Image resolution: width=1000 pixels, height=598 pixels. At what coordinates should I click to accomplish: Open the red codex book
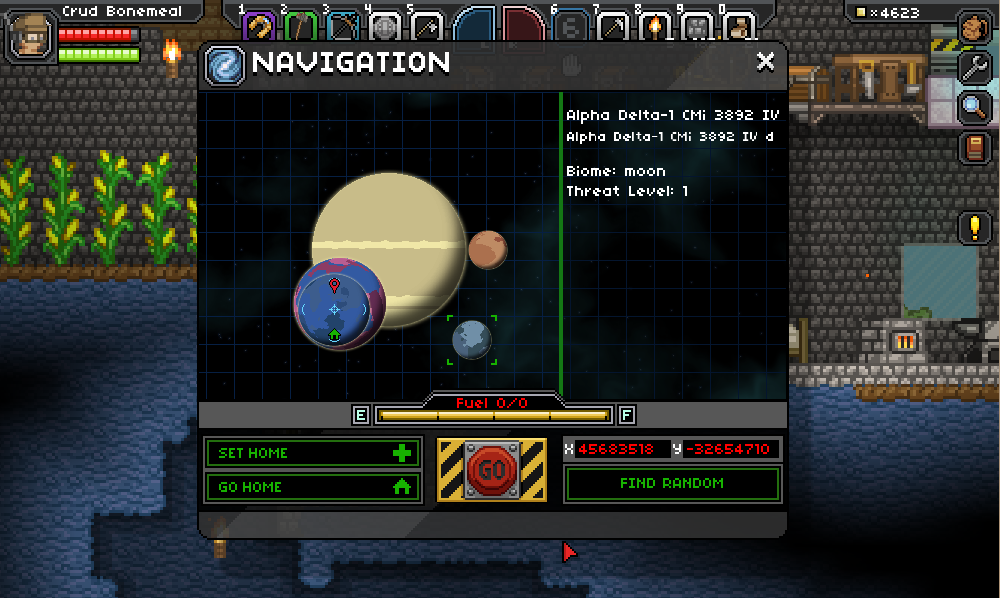[974, 148]
